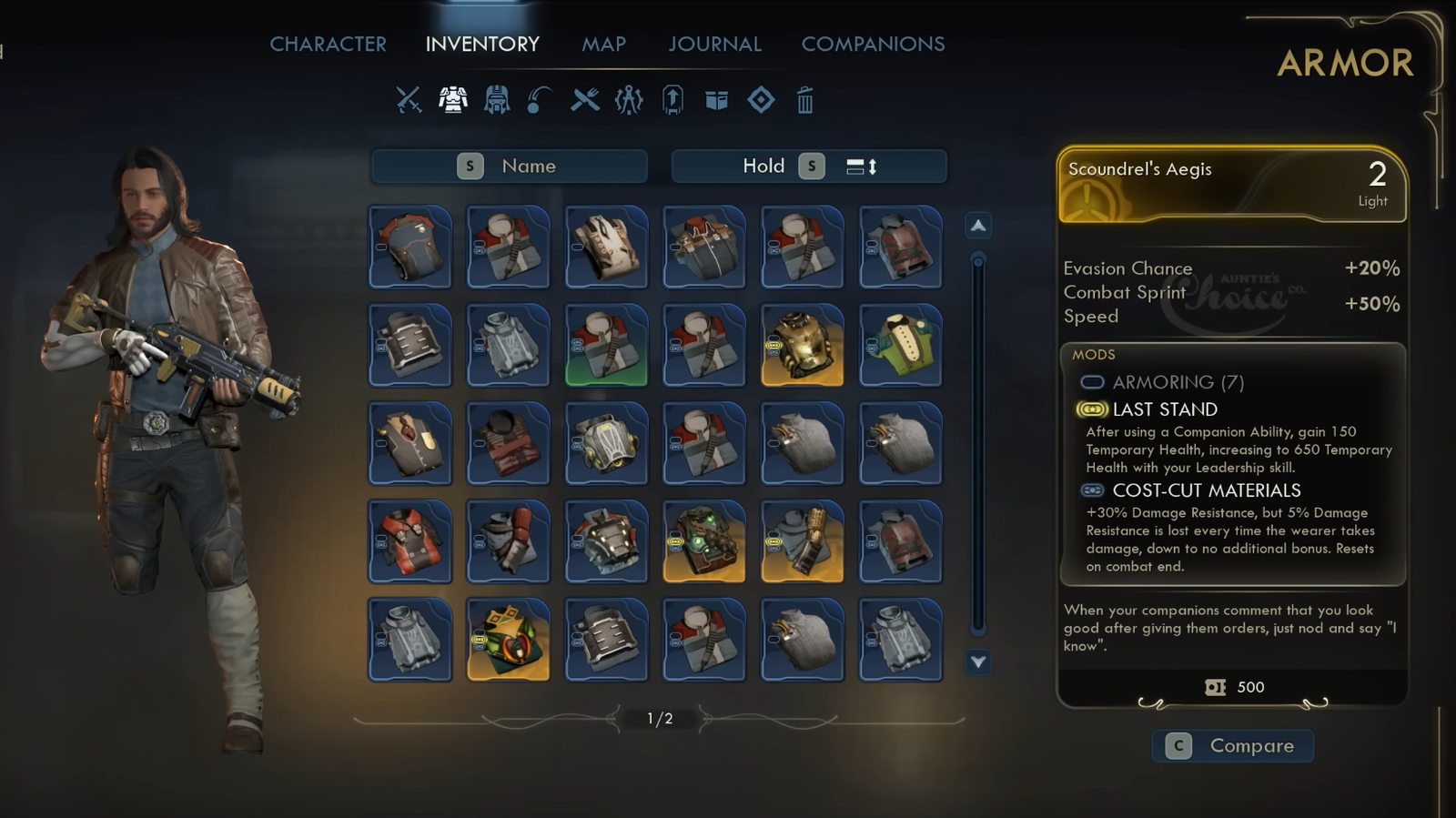
Task: Open the Inventory tab
Action: 482,44
